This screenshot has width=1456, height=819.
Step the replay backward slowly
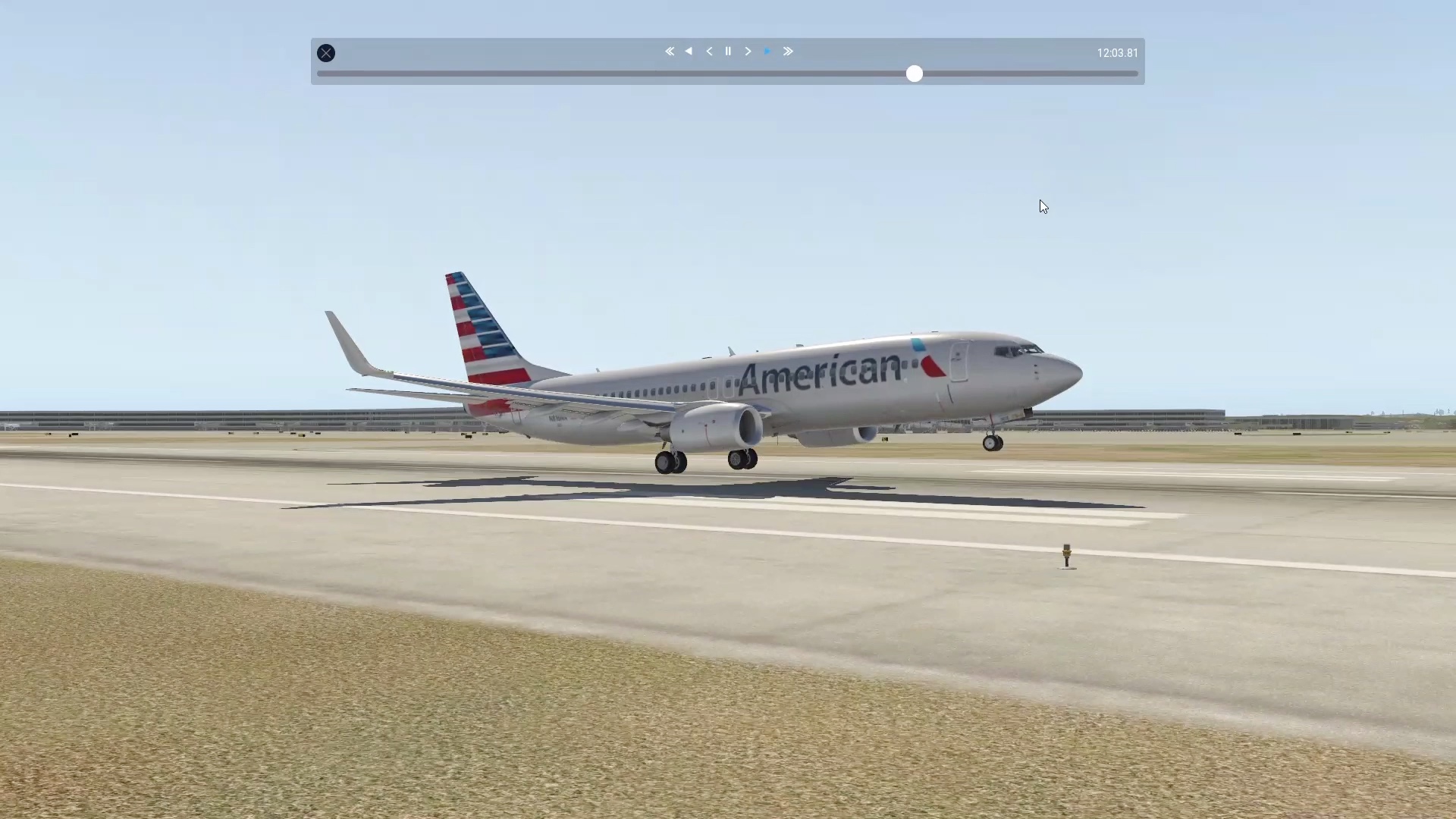(708, 51)
